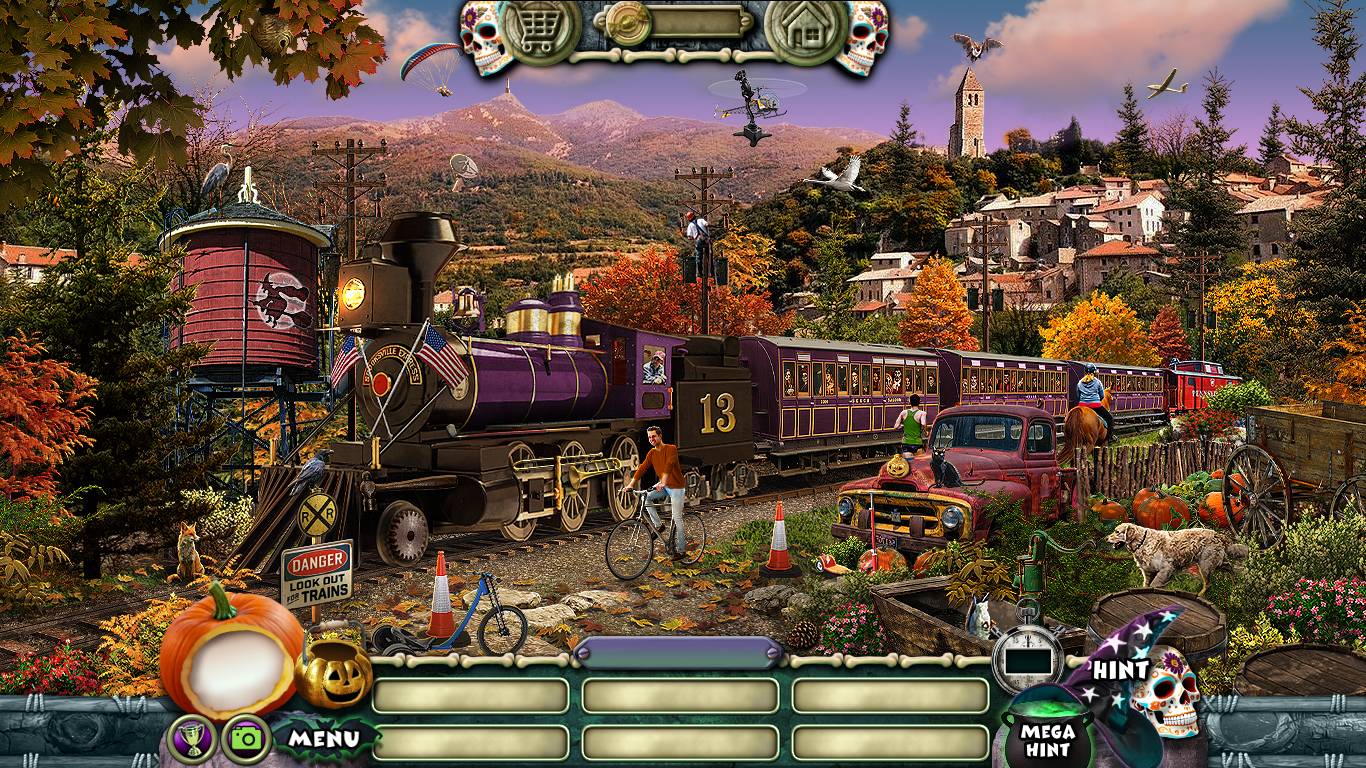
Task: Take a screenshot with the camera button
Action: pyautogui.click(x=246, y=740)
